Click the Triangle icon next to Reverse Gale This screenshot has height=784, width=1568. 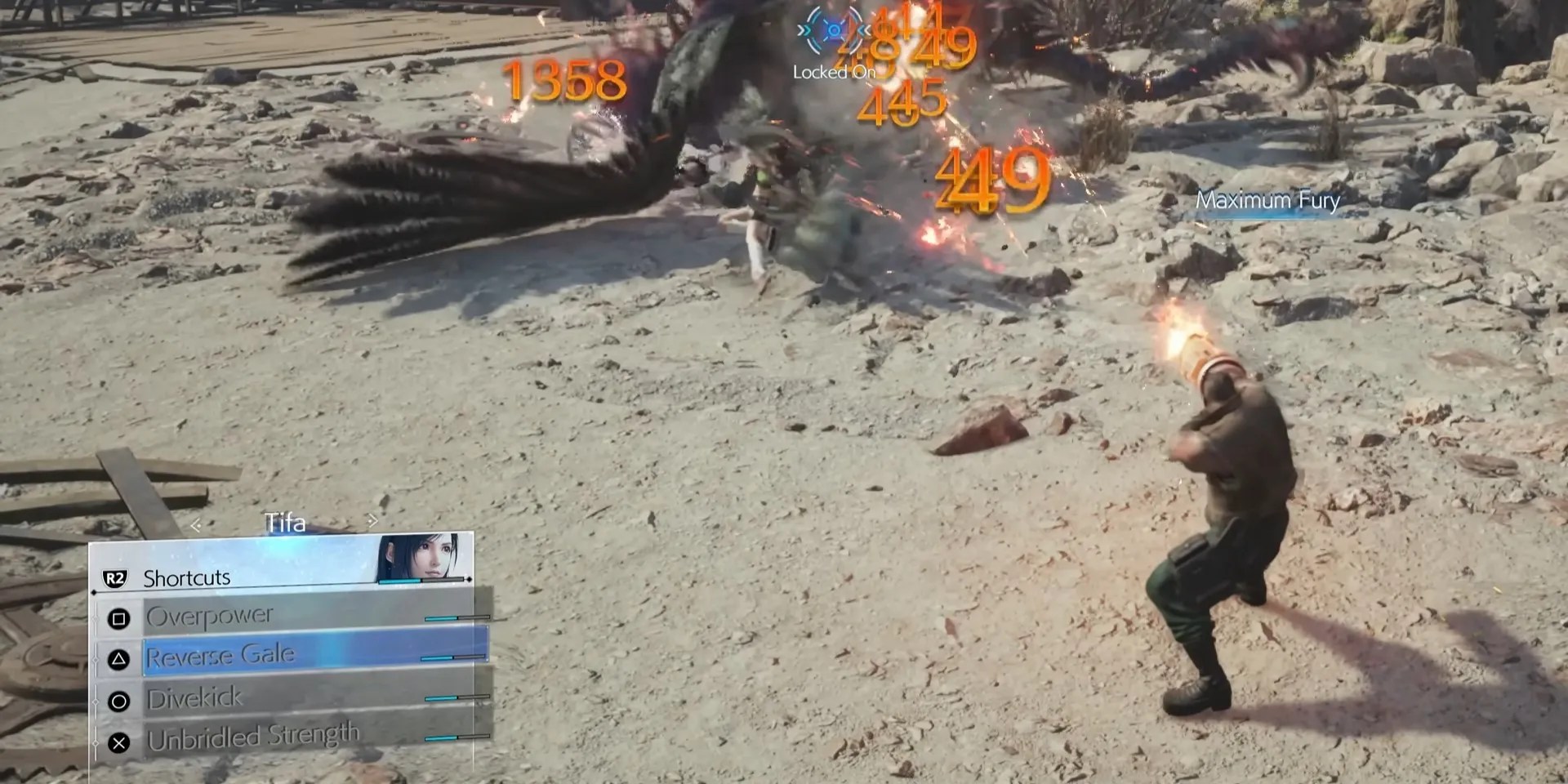(121, 658)
